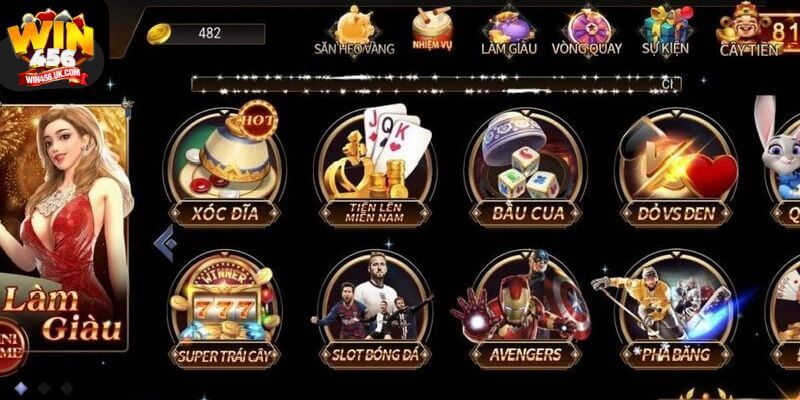Viewport: 800px width, 400px height.
Task: Open the Super Trái Cây slot
Action: point(224,308)
